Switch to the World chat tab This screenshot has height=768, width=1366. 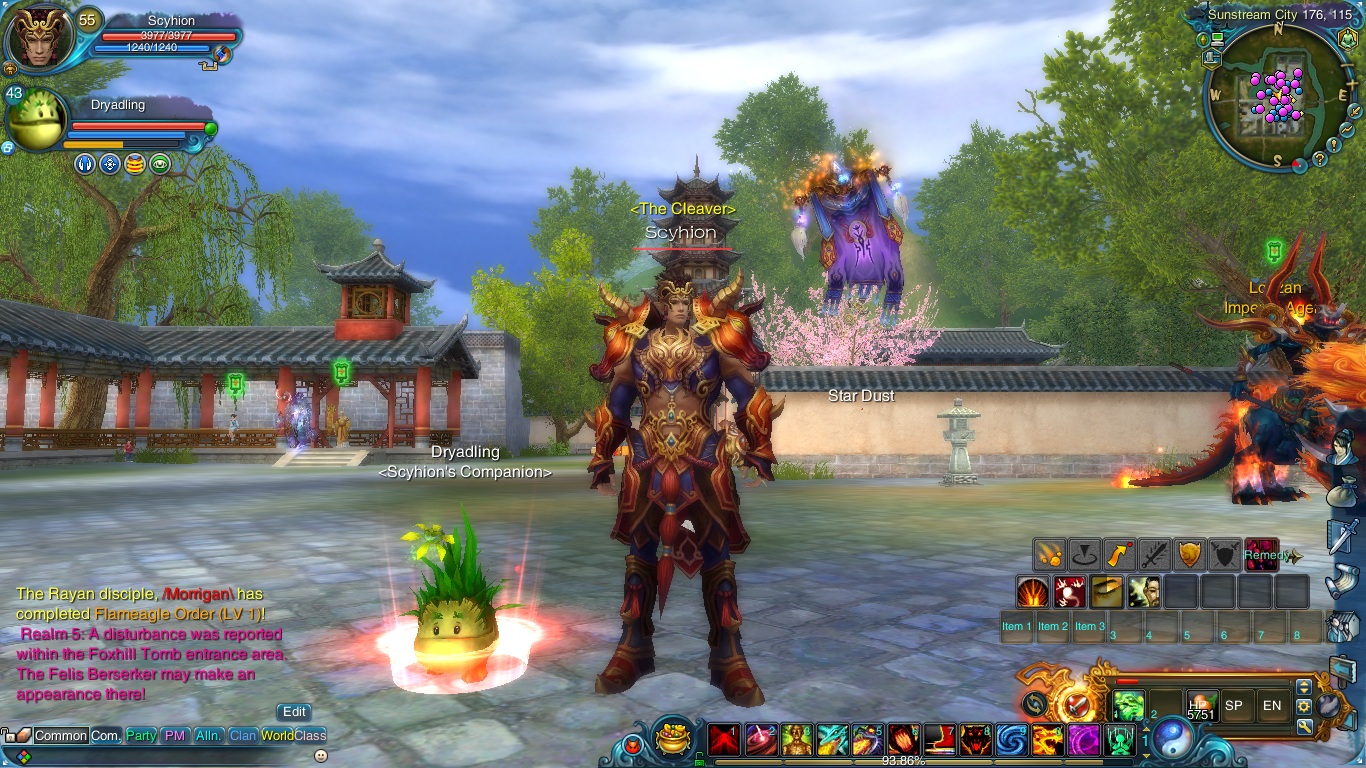pos(277,735)
